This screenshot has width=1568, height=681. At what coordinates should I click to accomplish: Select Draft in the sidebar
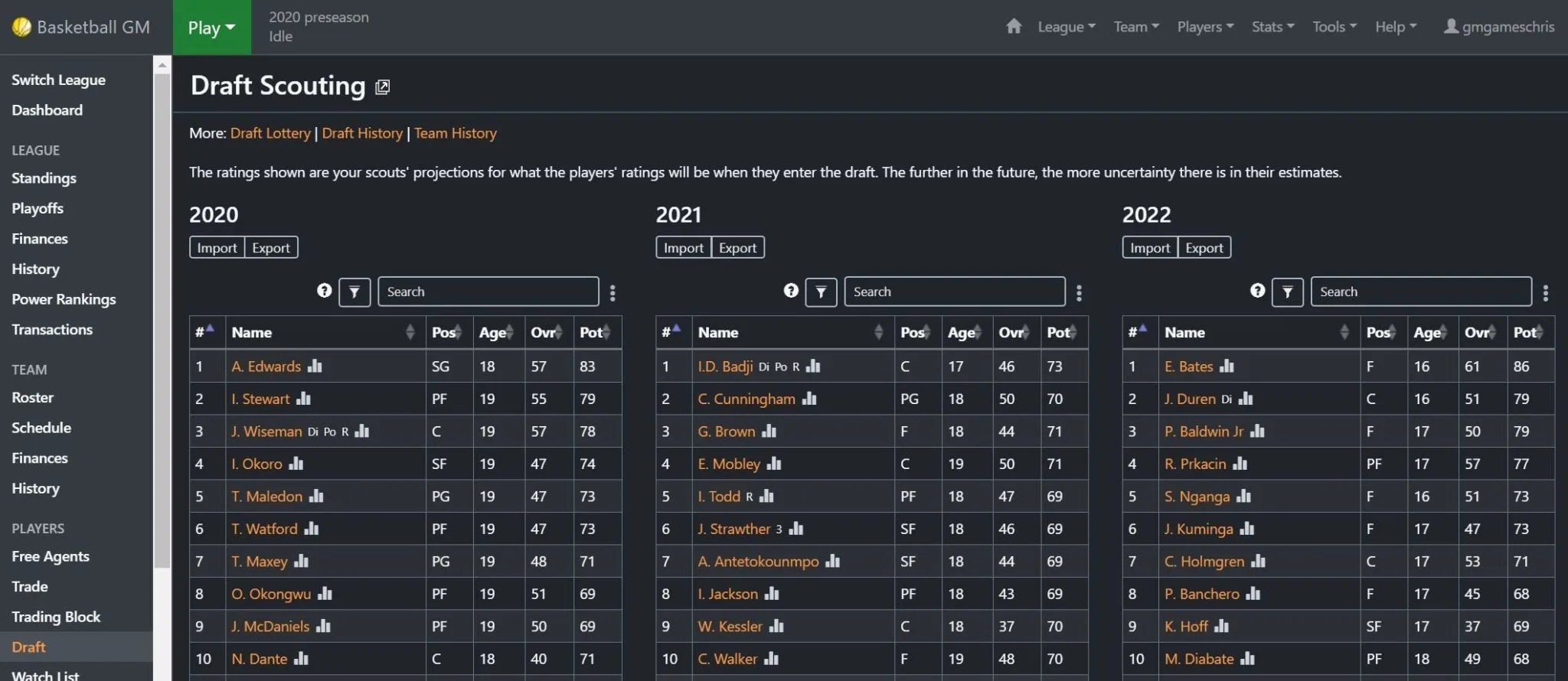coord(28,647)
